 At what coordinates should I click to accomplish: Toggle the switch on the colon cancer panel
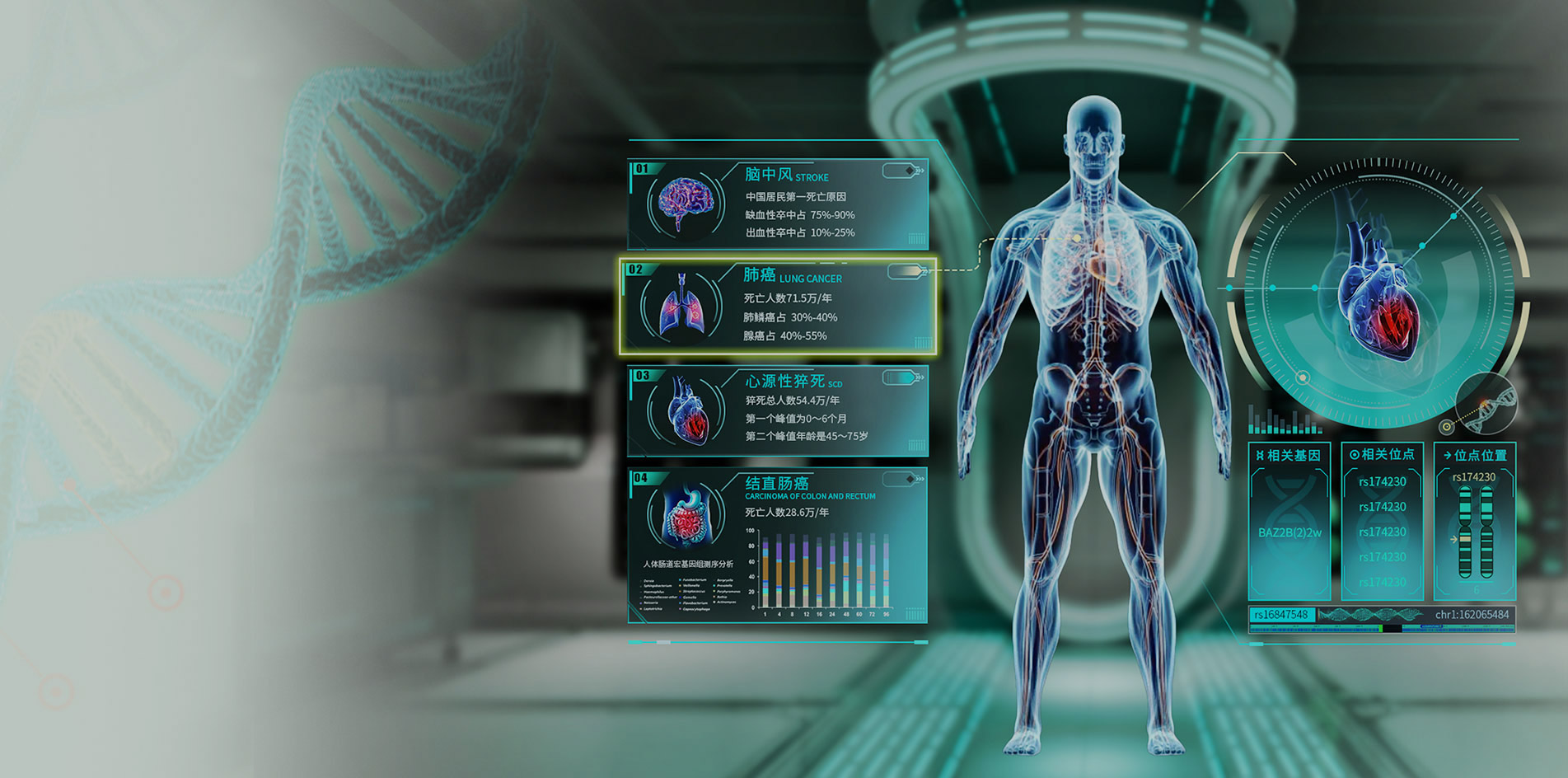click(x=900, y=479)
